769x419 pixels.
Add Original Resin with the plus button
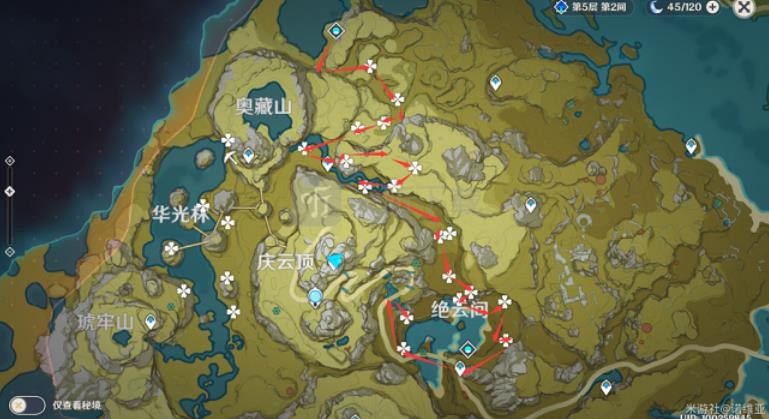pos(712,7)
